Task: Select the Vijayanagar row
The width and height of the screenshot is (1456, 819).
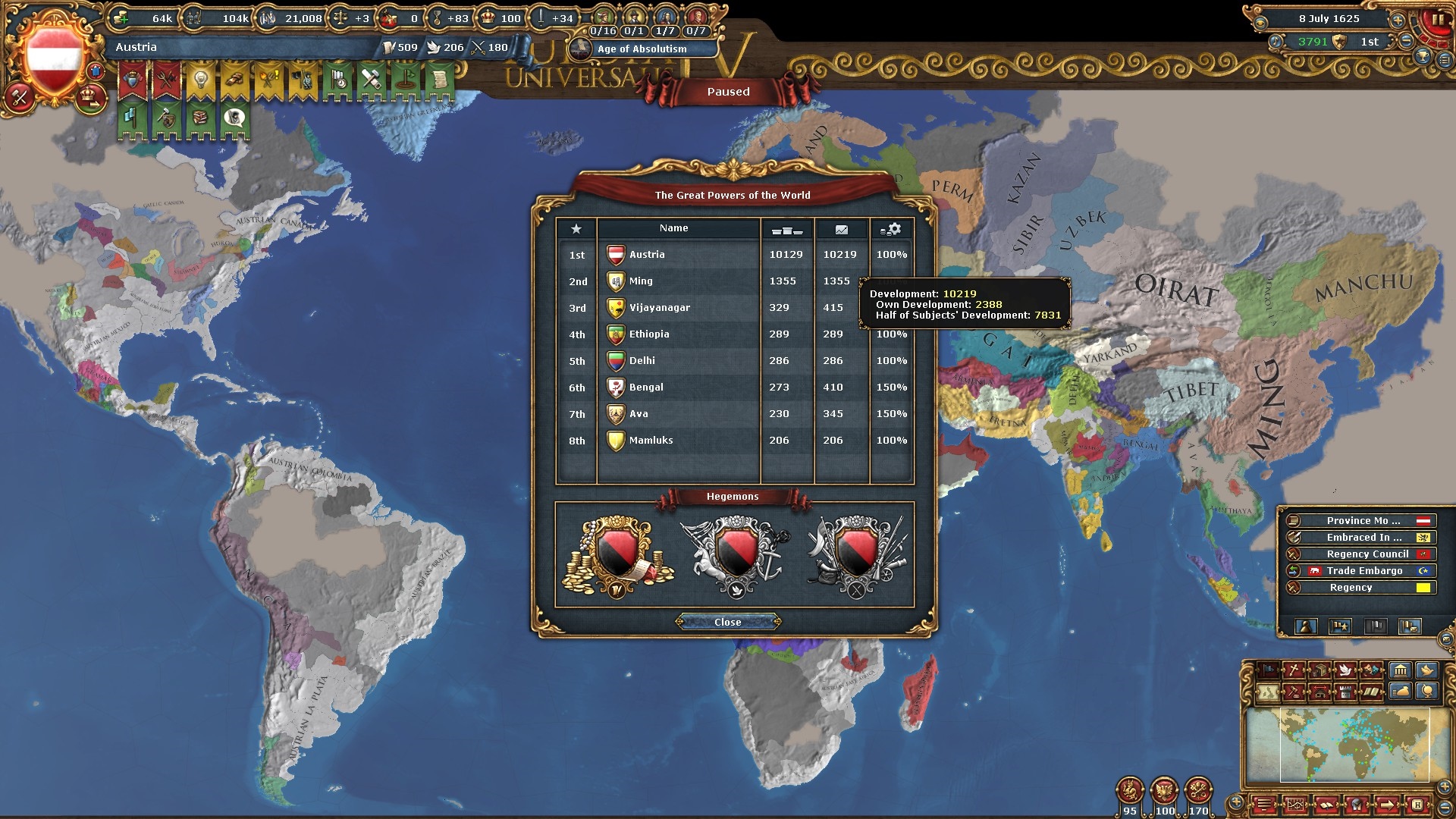Action: coord(659,308)
